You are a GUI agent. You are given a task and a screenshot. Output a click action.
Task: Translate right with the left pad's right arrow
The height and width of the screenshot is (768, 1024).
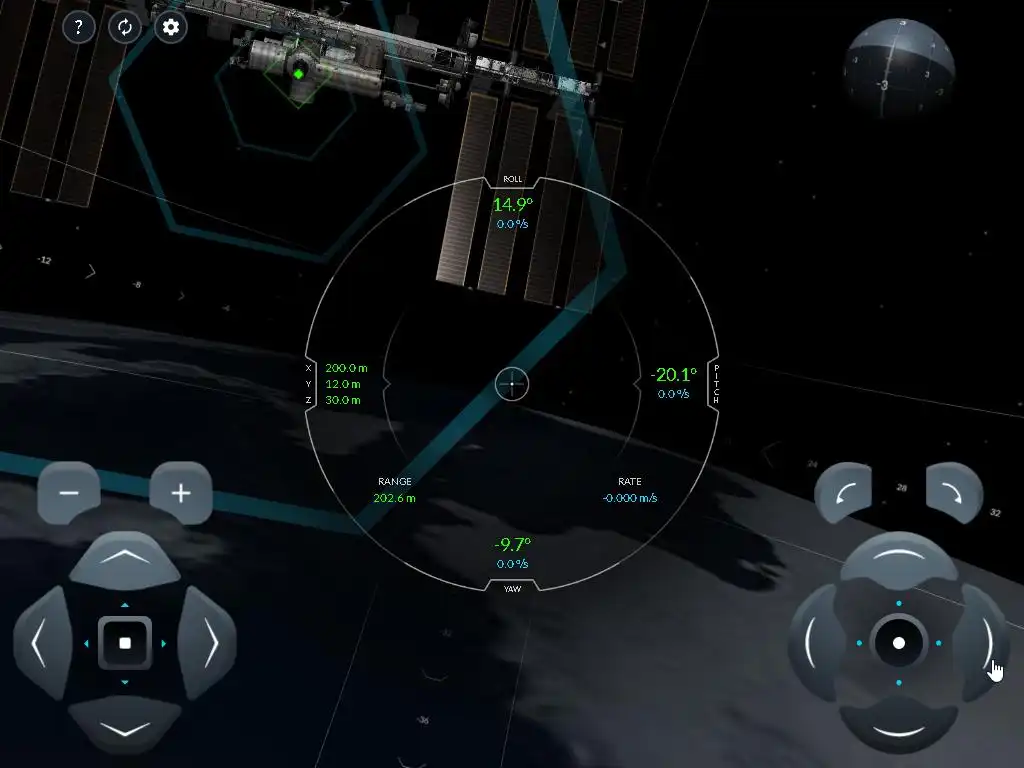(208, 643)
